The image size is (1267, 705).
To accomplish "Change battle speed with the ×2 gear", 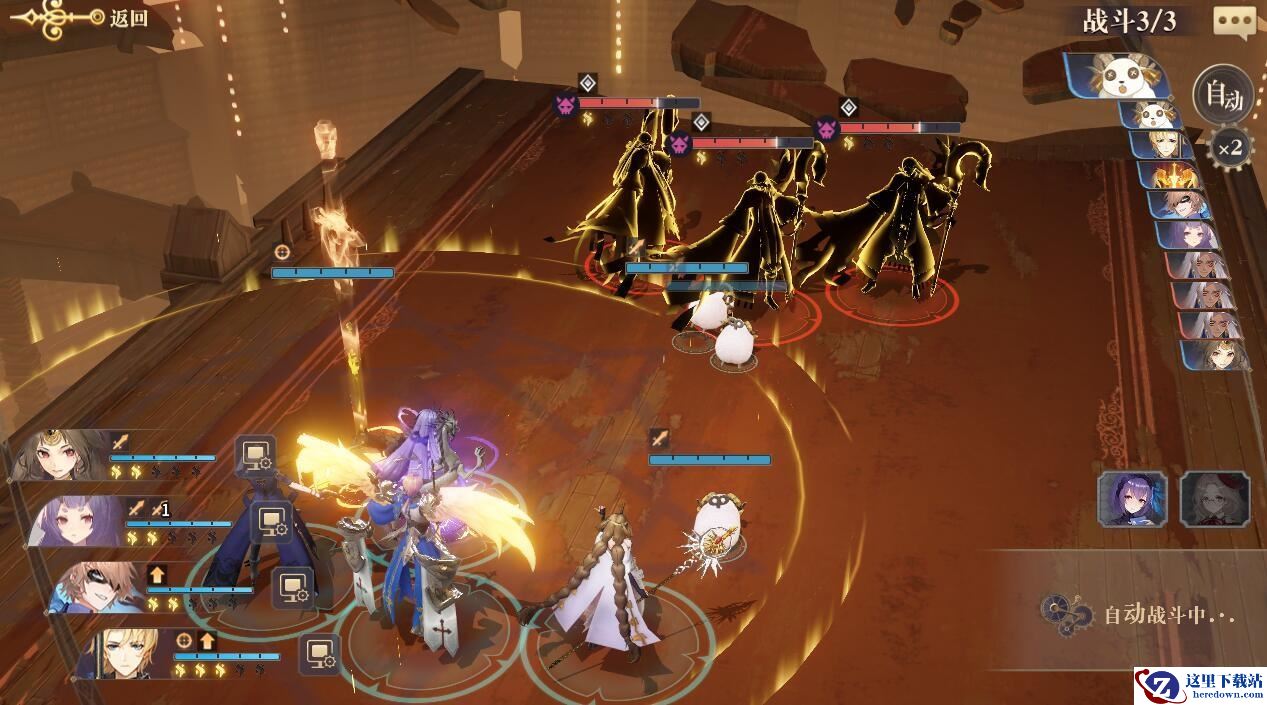I will tap(1231, 149).
